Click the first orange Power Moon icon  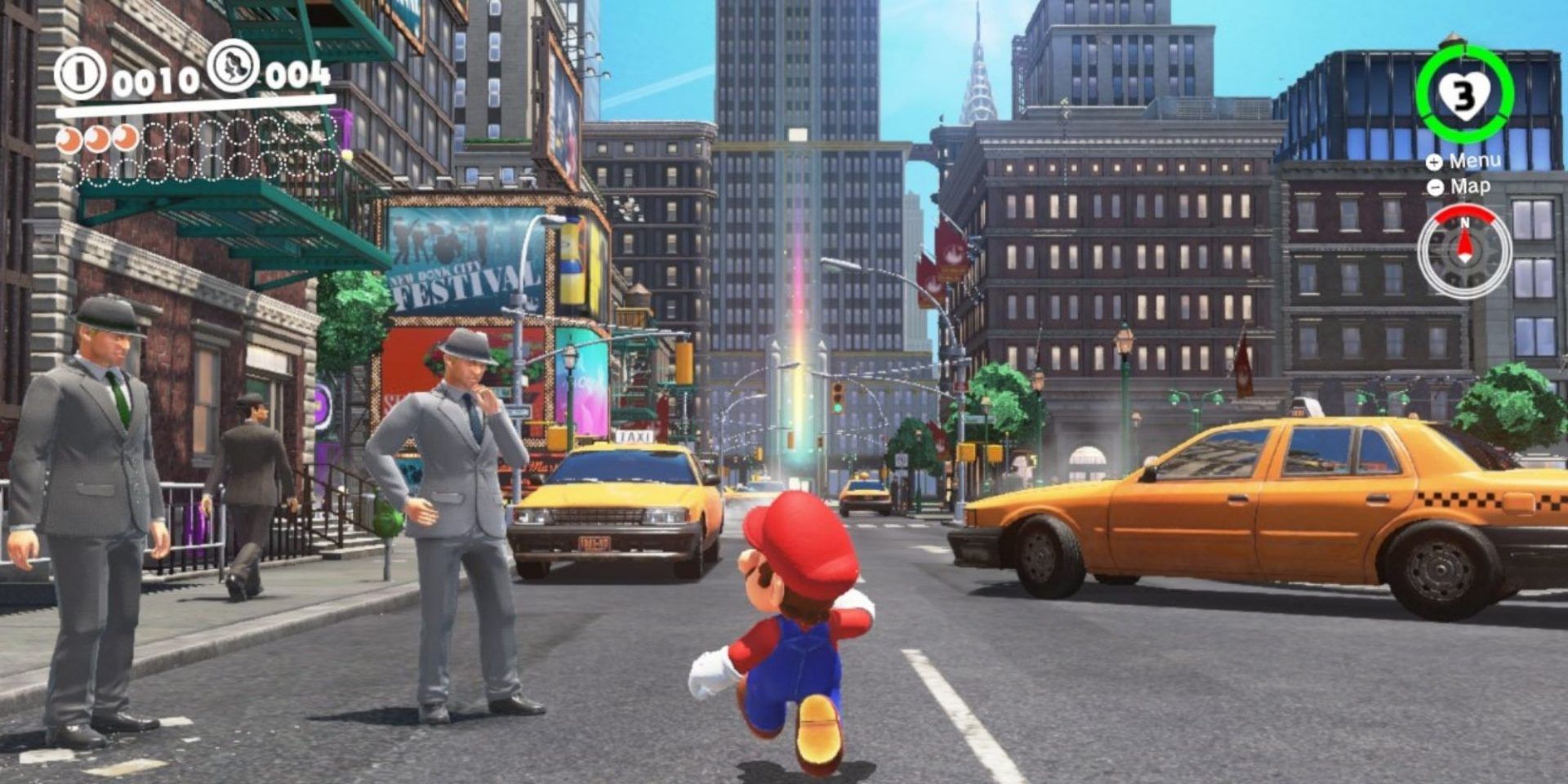click(x=69, y=140)
